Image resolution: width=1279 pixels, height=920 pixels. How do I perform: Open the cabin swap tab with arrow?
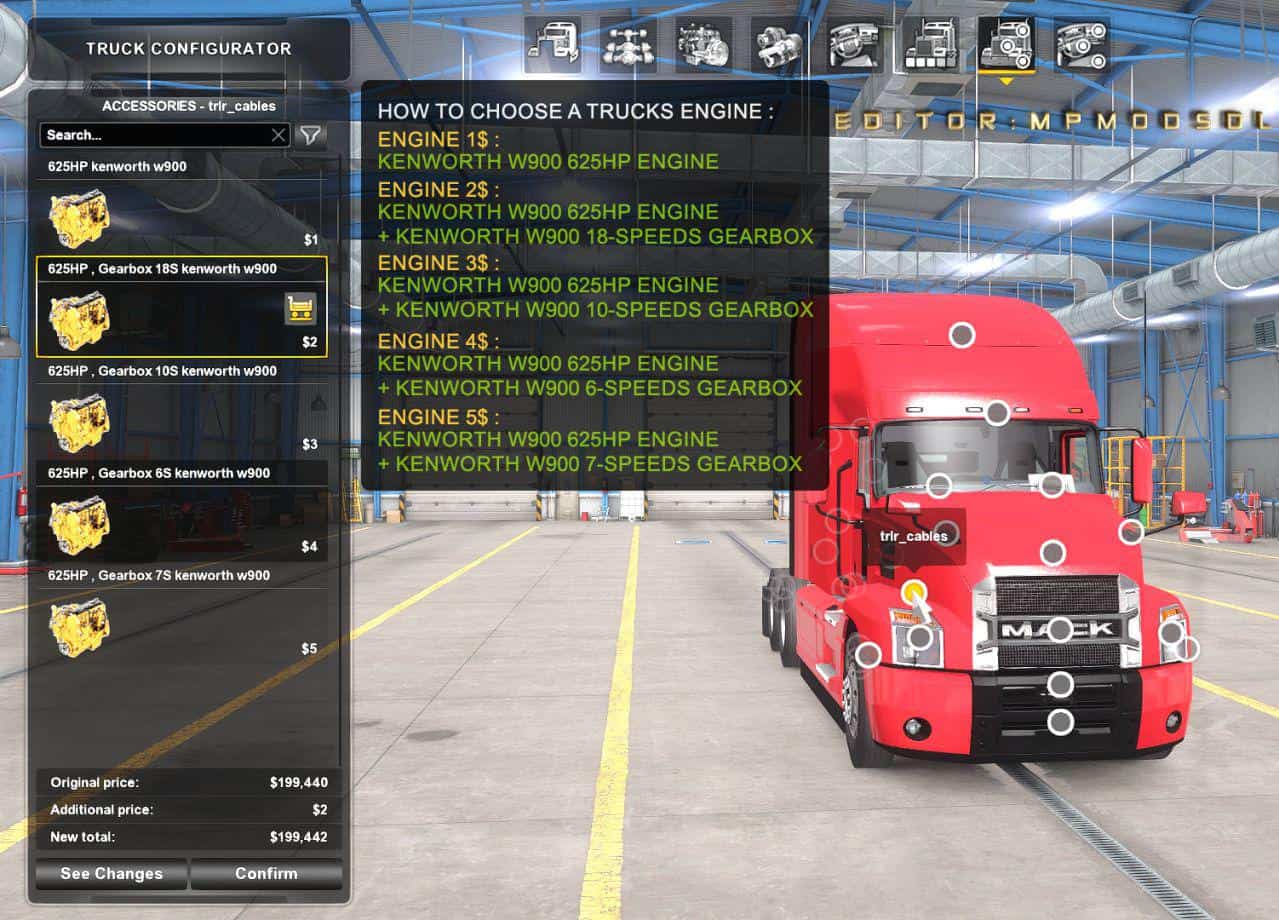[x=552, y=45]
